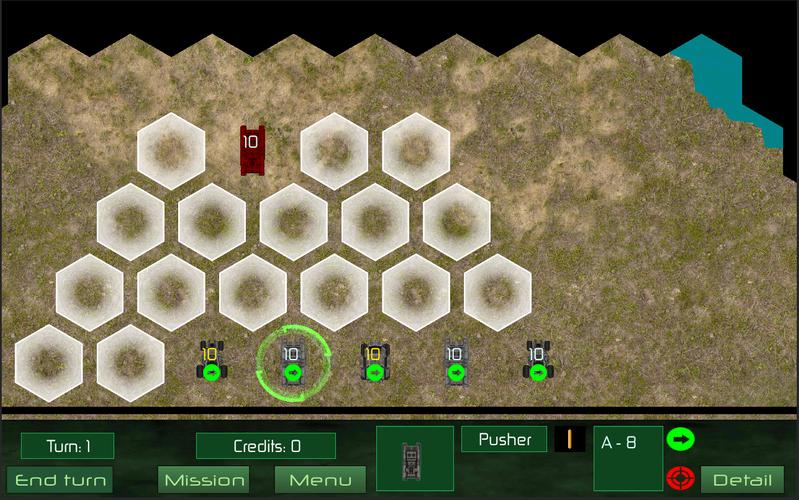Select the unit circled by the green ring

pyautogui.click(x=292, y=363)
